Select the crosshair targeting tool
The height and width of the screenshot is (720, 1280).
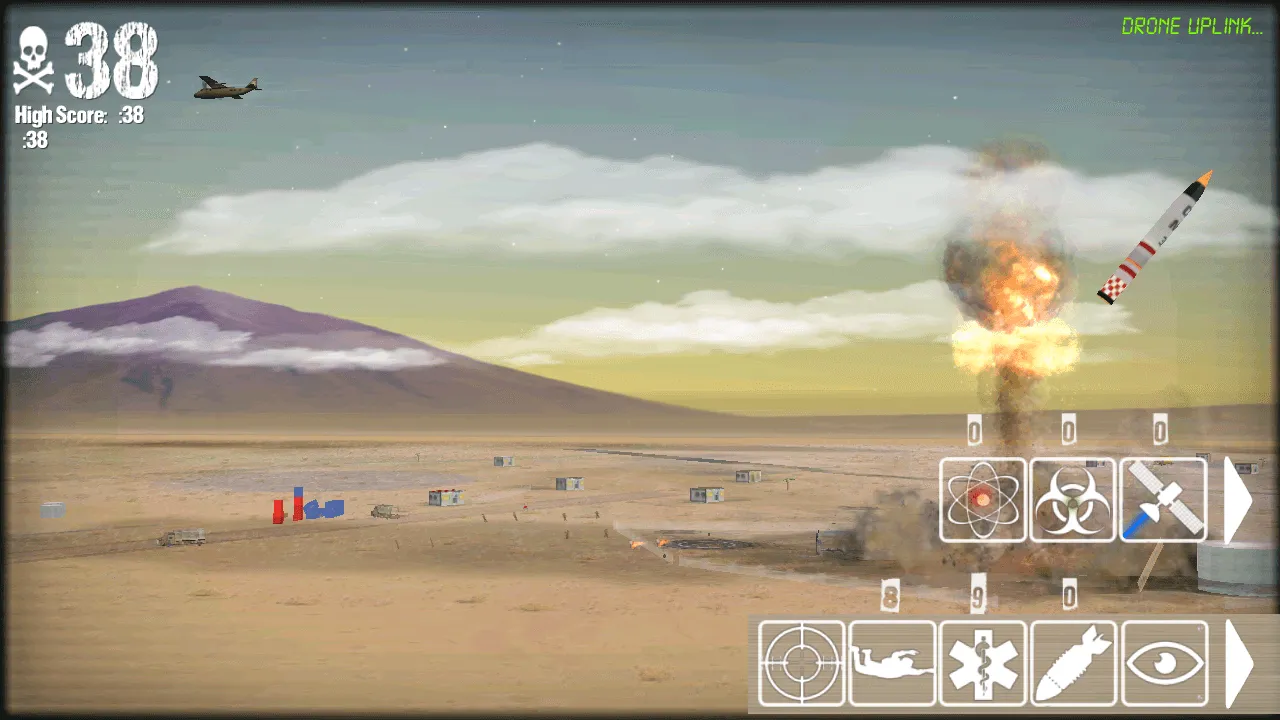(x=800, y=663)
